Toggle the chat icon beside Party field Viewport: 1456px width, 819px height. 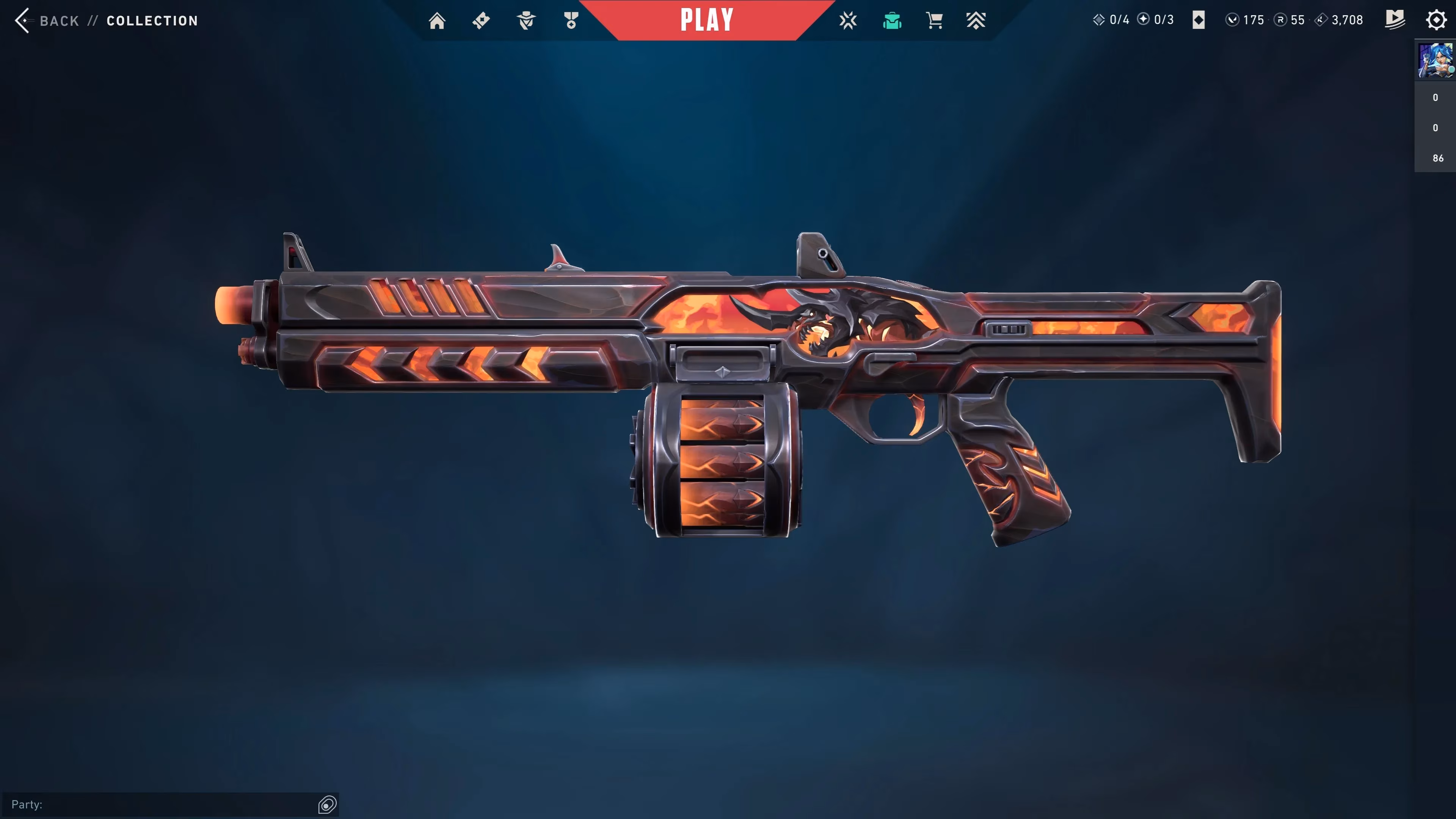[x=327, y=804]
